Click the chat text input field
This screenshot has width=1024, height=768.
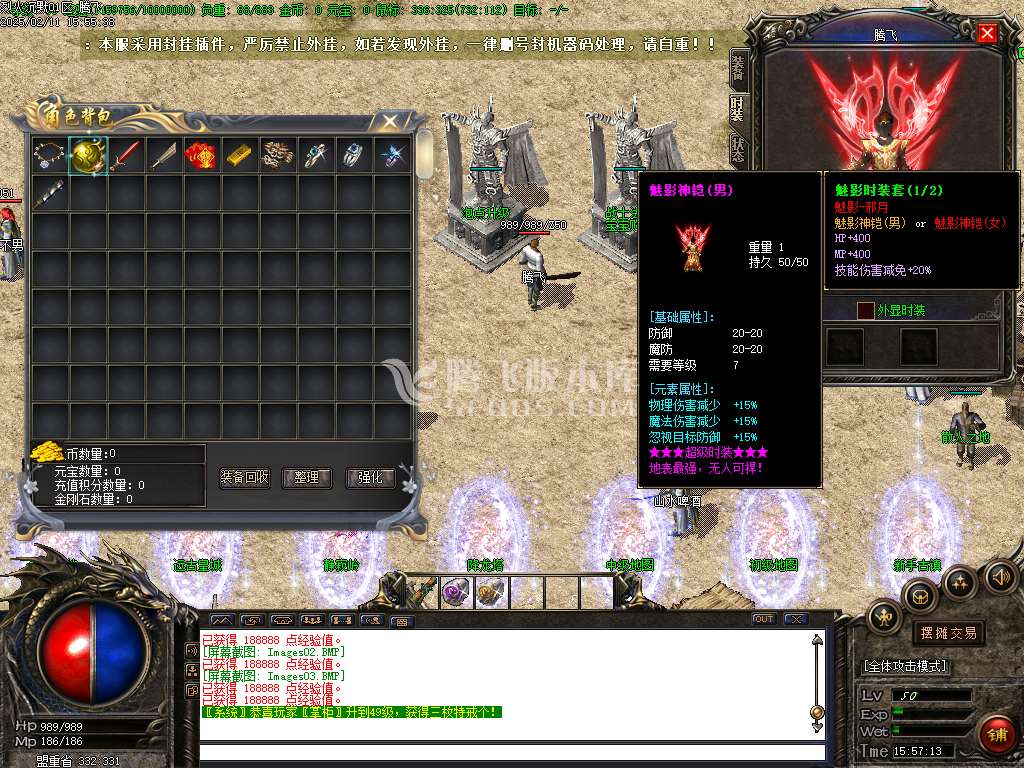[x=510, y=752]
